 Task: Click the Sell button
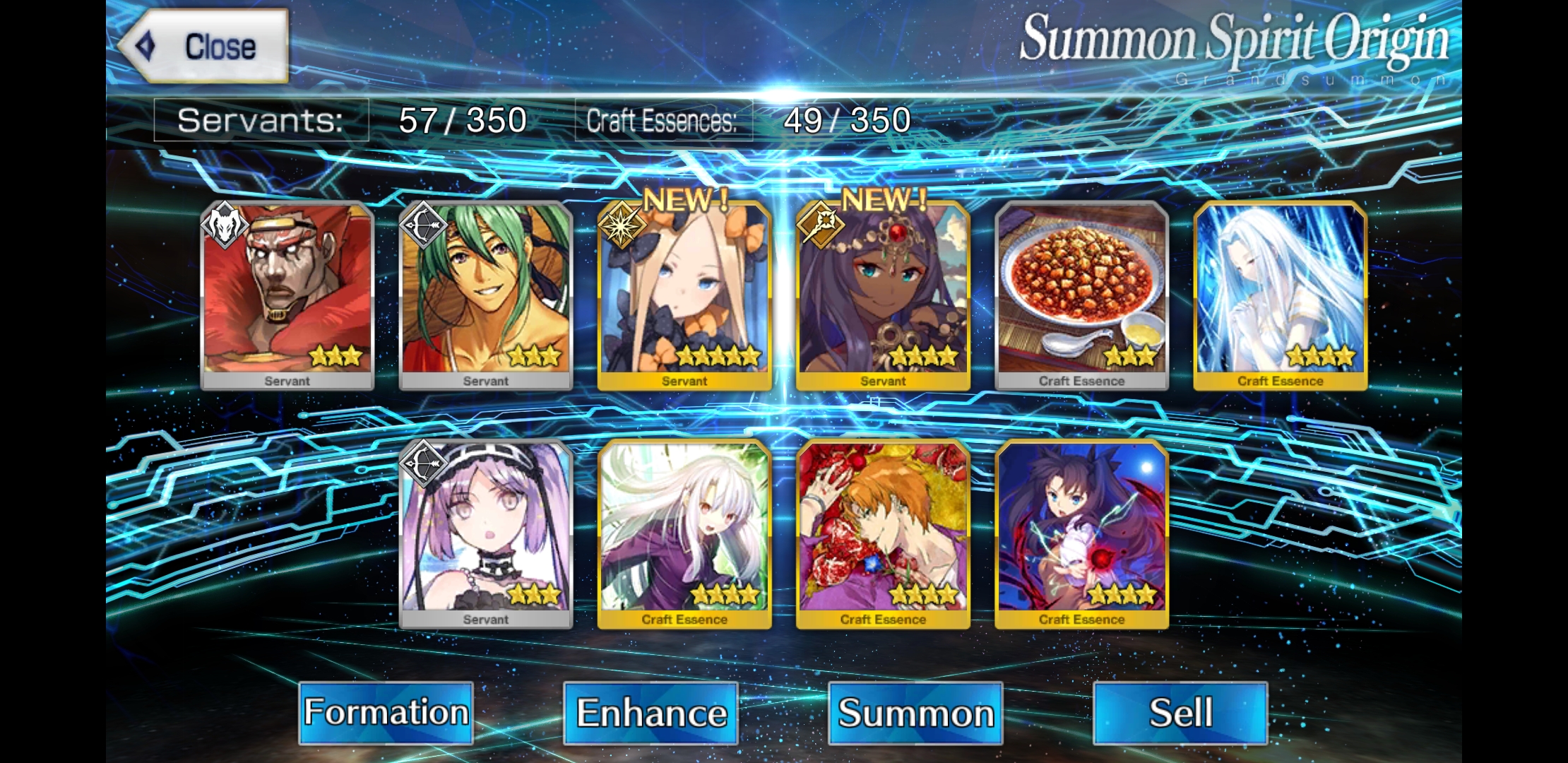pyautogui.click(x=1178, y=713)
